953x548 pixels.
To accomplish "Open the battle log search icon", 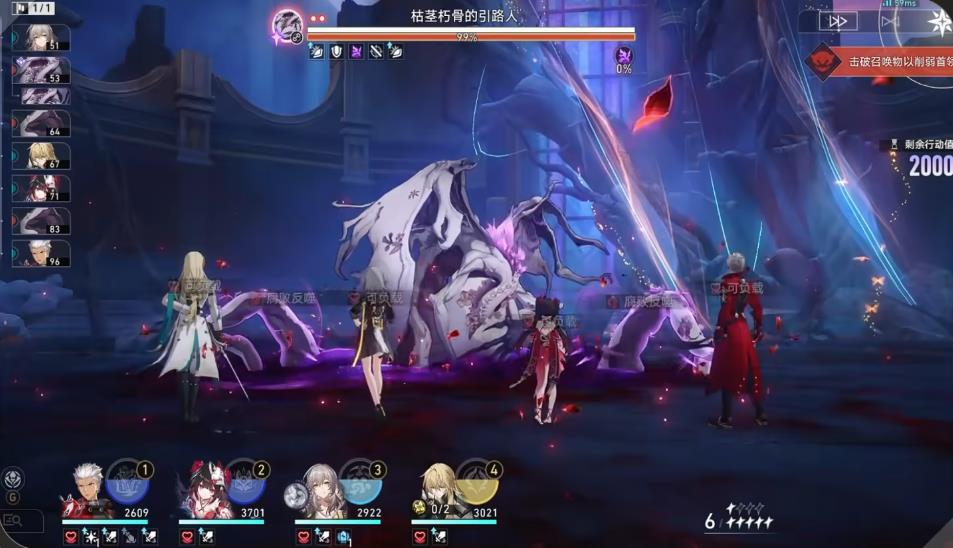I will [13, 520].
